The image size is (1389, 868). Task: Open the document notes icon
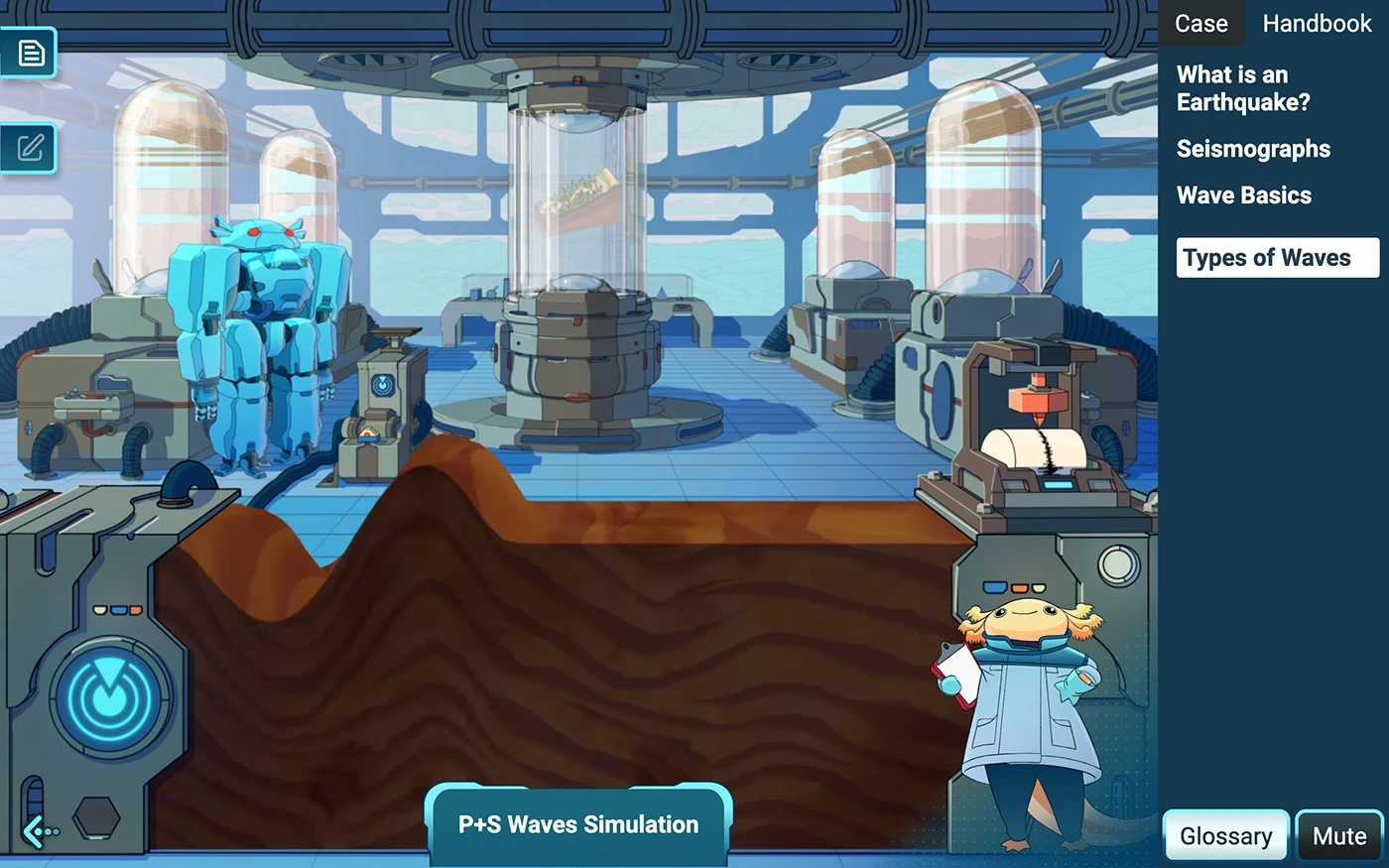coord(30,53)
